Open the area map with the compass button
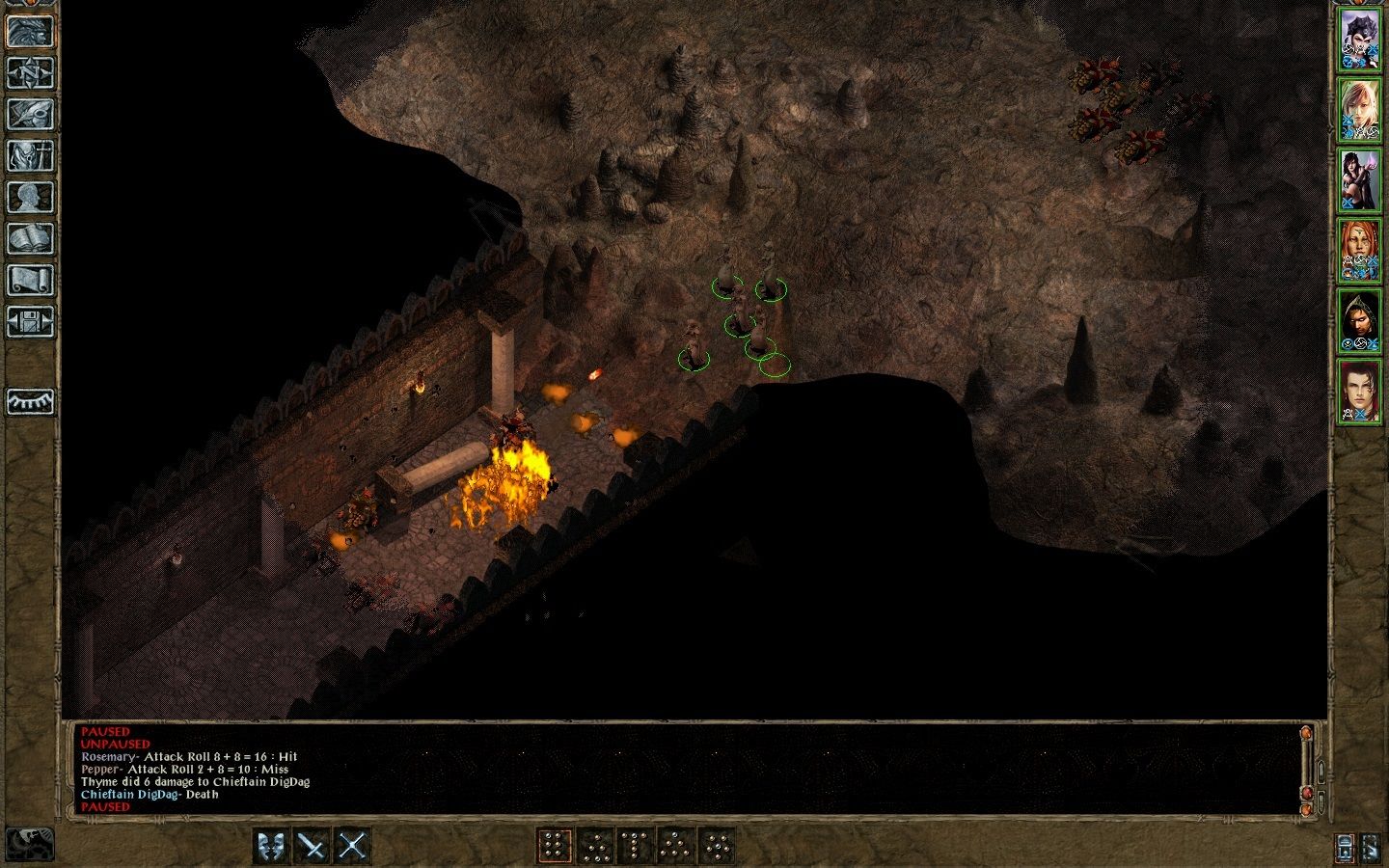The image size is (1389, 868). pos(30,72)
